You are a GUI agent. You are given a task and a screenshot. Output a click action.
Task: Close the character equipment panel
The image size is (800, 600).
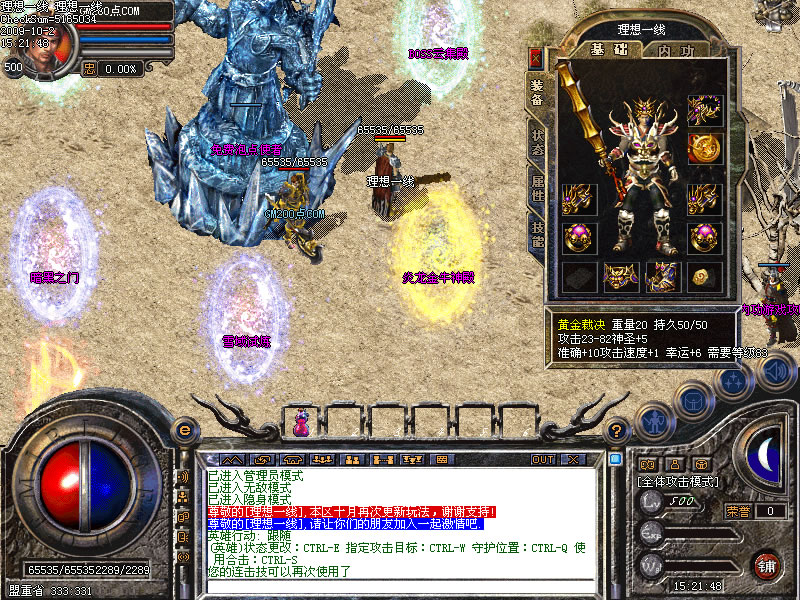pos(535,58)
